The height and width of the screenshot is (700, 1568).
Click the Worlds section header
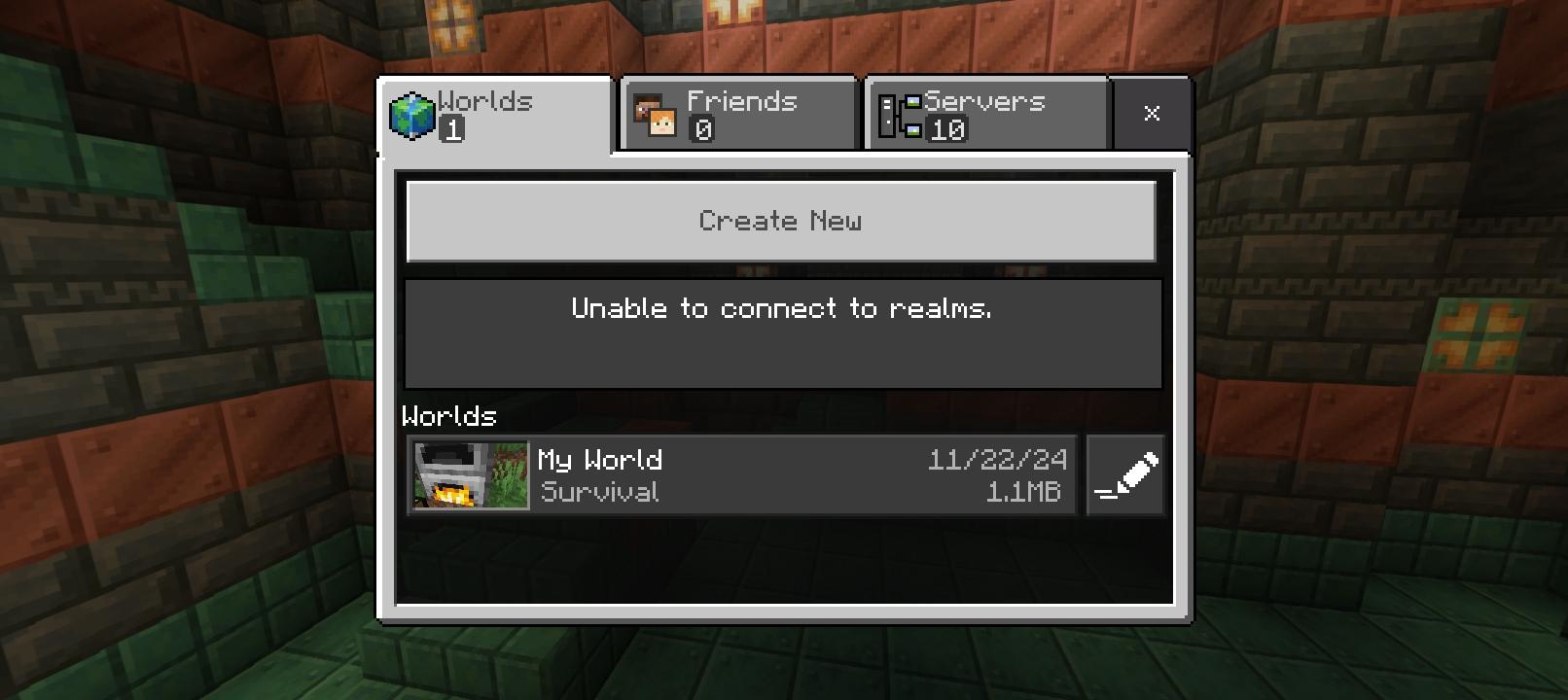click(449, 416)
